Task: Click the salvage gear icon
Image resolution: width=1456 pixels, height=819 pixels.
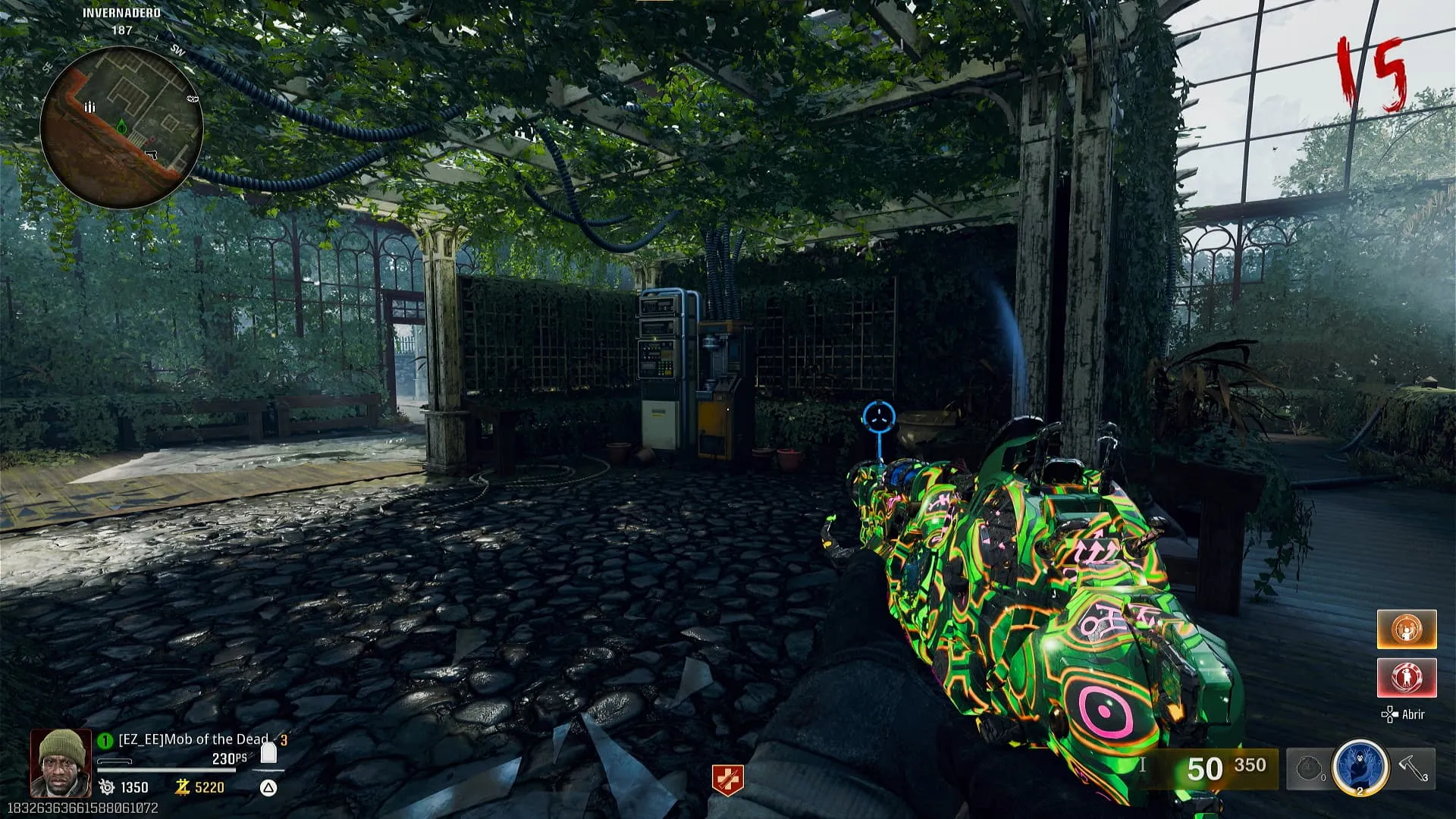Action: click(x=107, y=788)
